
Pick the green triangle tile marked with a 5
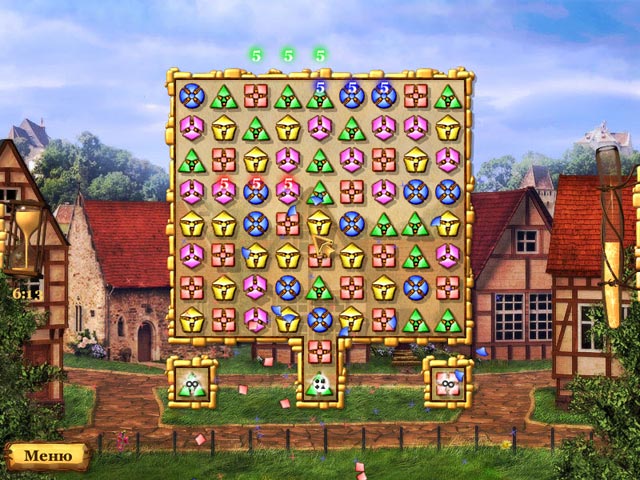coord(319,96)
